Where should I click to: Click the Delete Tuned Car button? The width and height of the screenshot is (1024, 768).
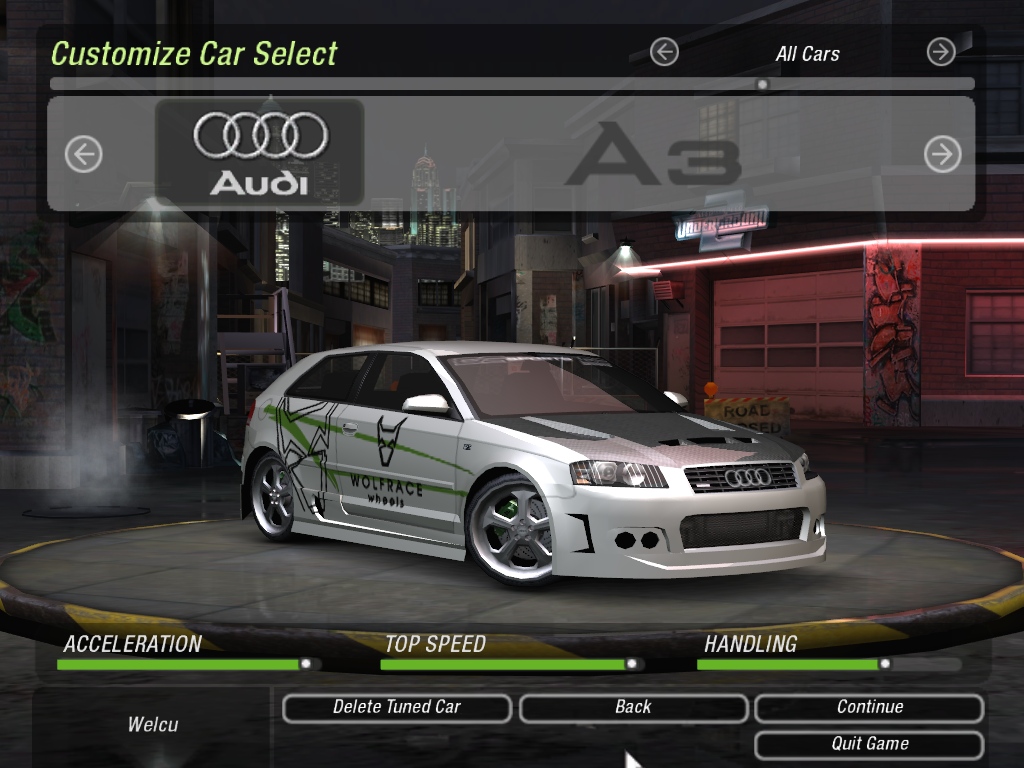point(397,708)
